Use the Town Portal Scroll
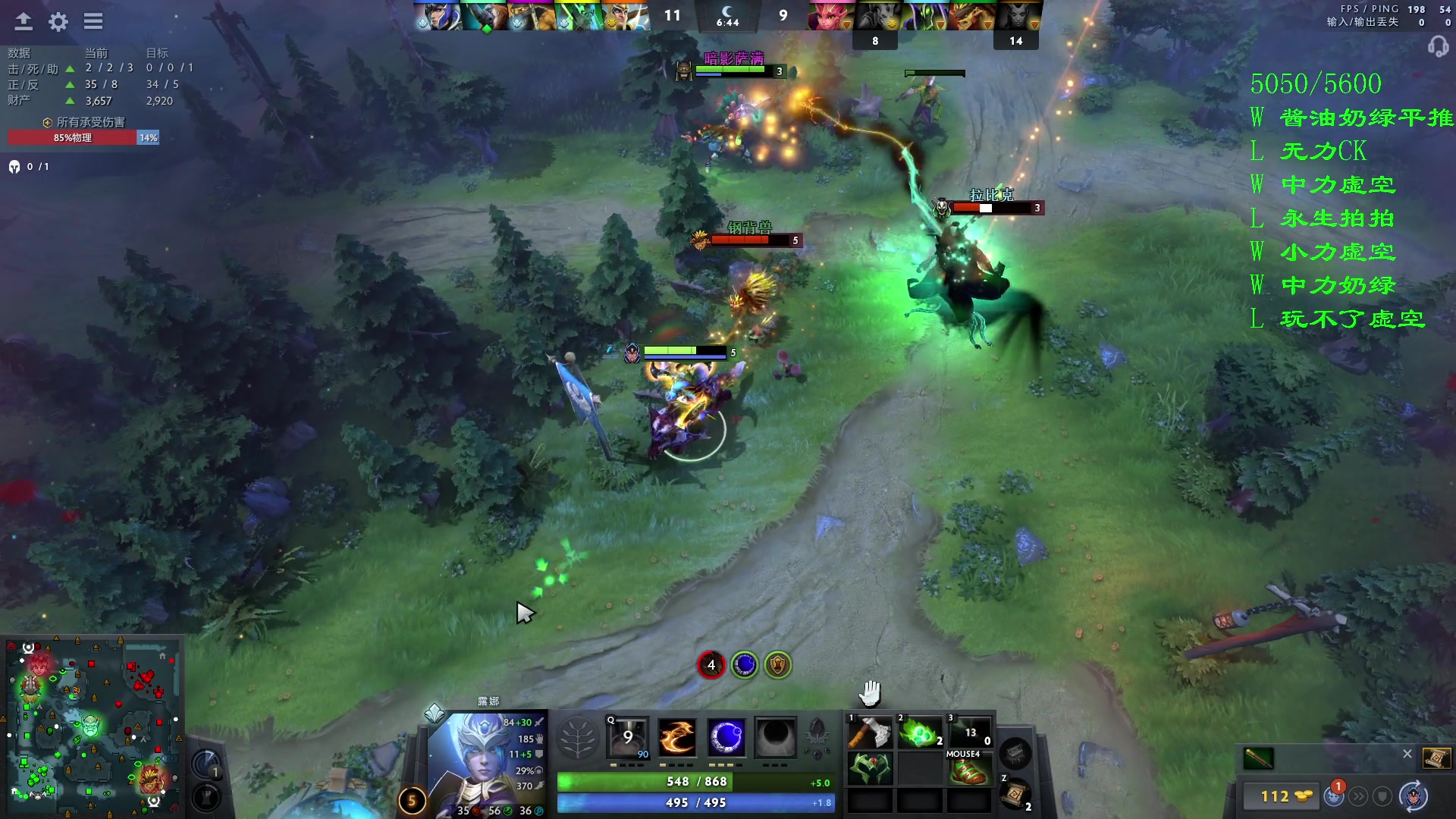This screenshot has height=819, width=1456. 1015,794
